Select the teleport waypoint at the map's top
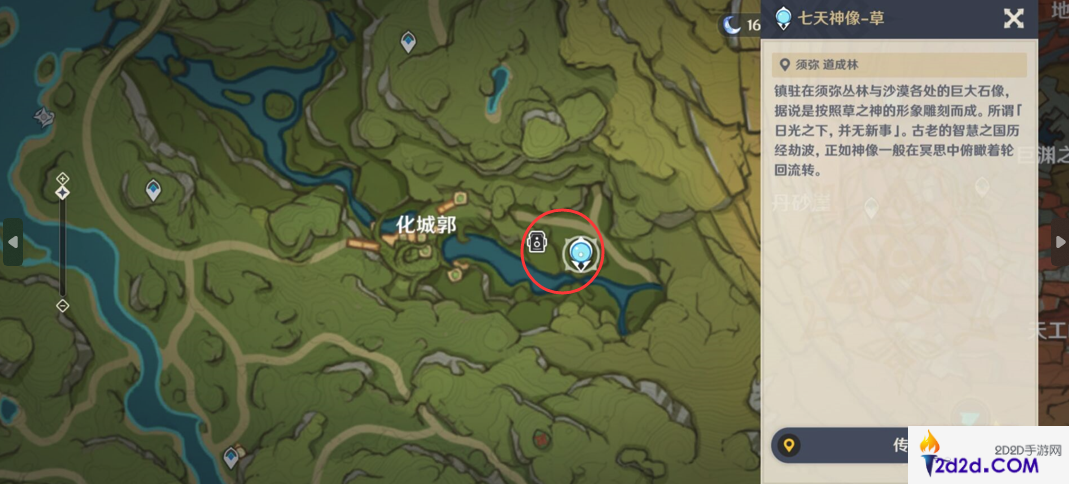The image size is (1069, 484). pyautogui.click(x=408, y=42)
